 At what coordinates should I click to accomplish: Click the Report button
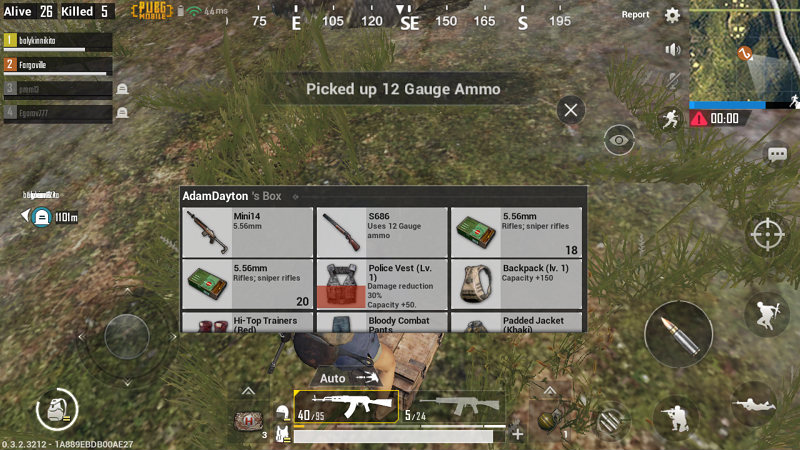click(x=636, y=15)
